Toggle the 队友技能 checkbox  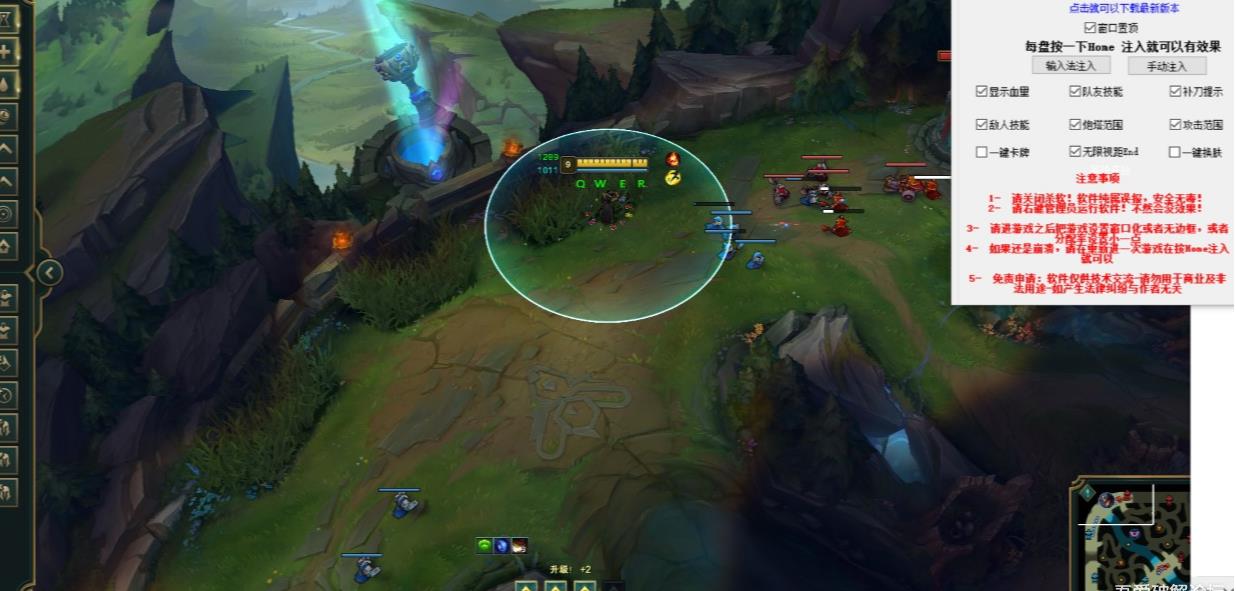point(1075,92)
